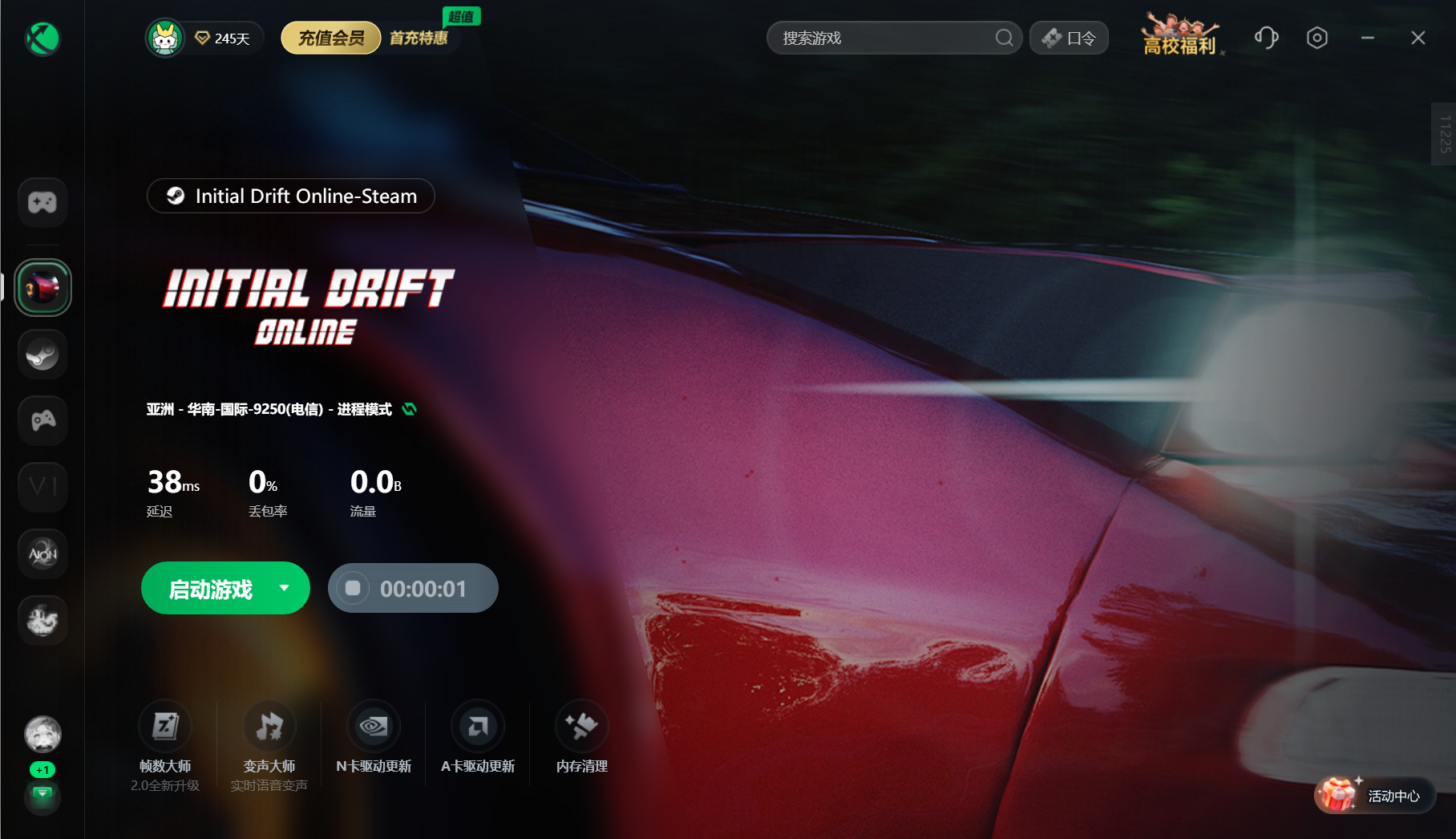
Task: Open the 首充特惠 first-recharge offer
Action: (x=419, y=38)
